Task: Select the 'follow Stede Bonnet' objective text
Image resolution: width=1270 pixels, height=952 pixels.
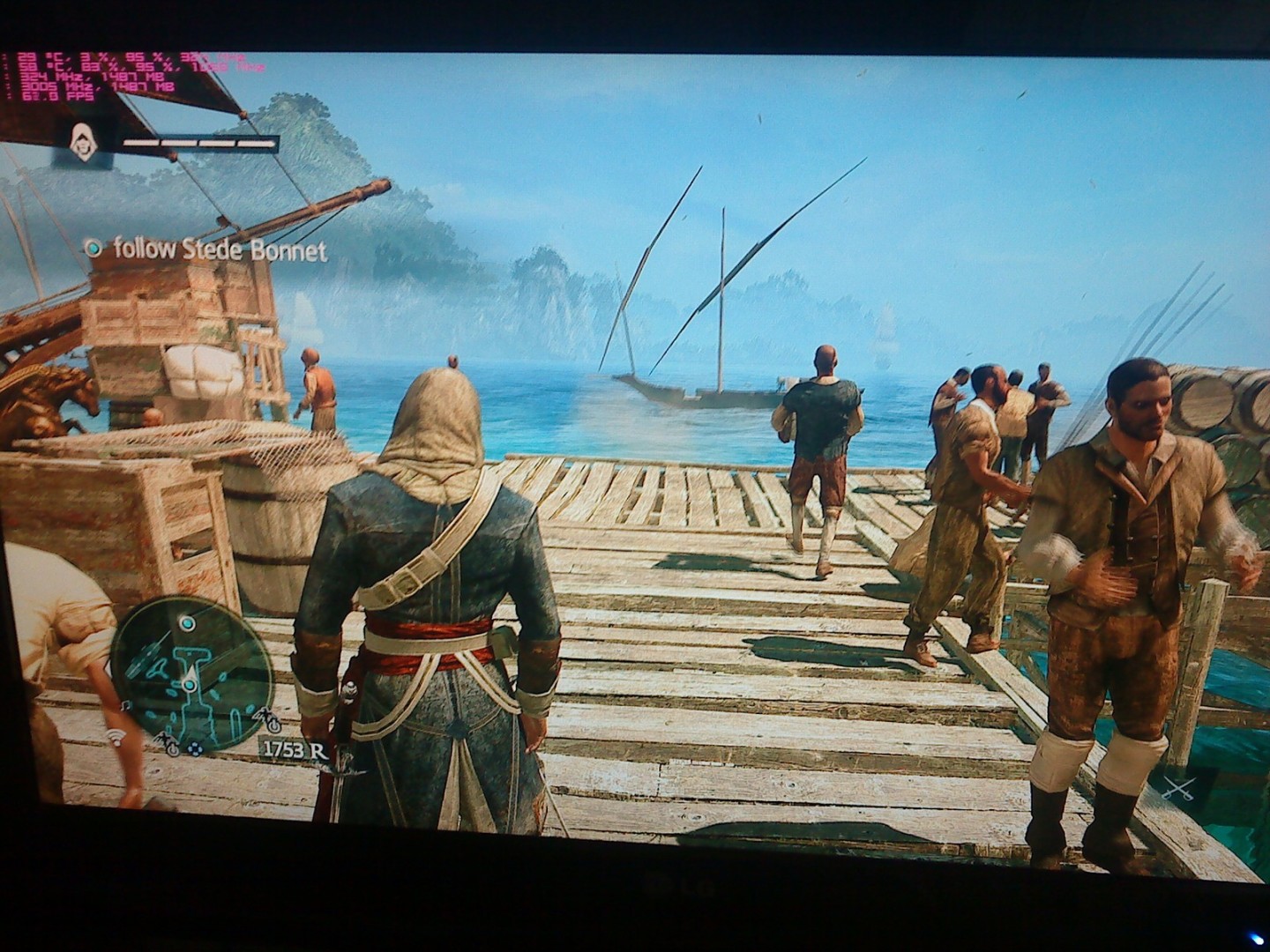Action: [220, 250]
